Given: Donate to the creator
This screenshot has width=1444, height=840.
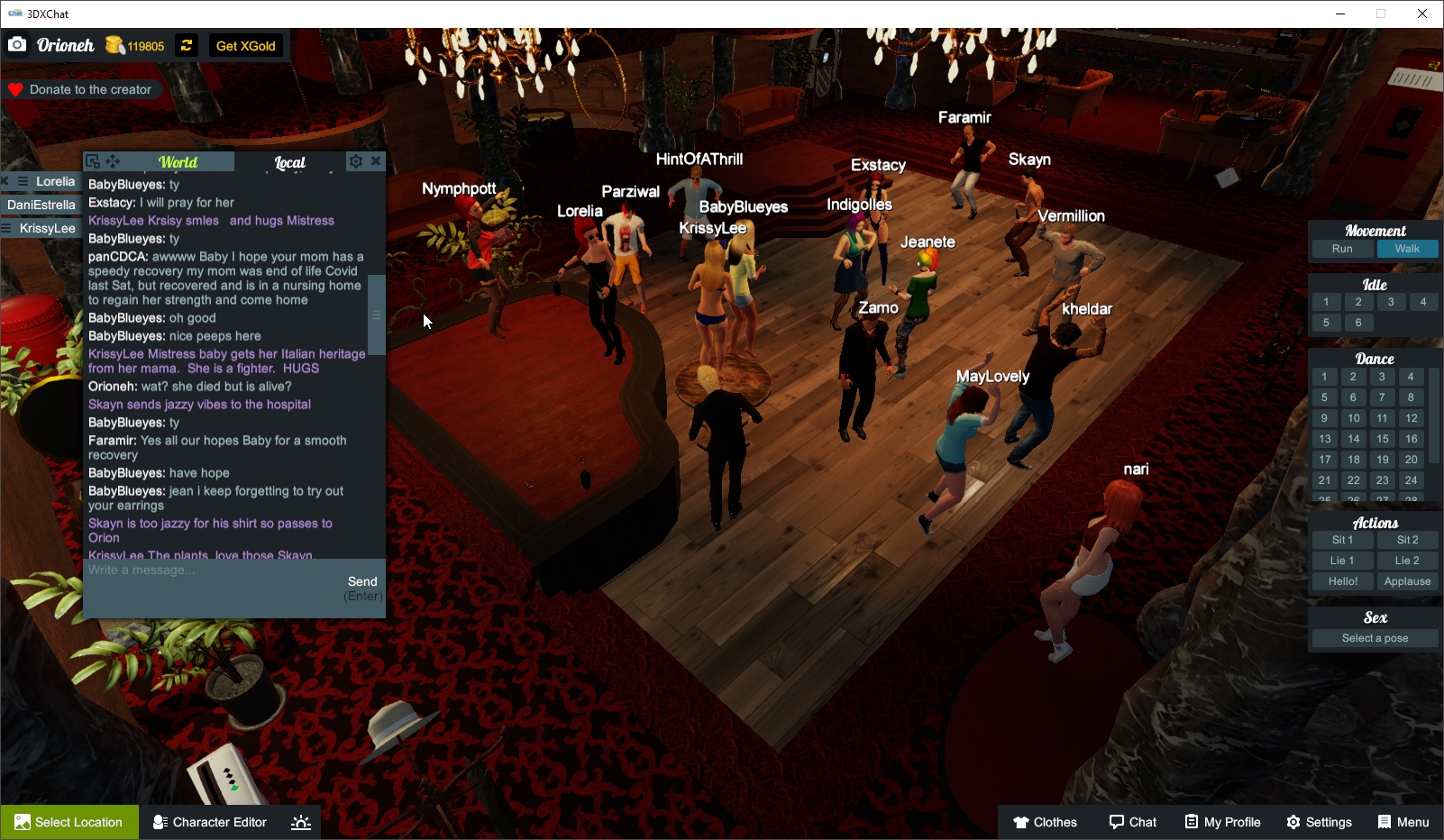Looking at the screenshot, I should (82, 88).
